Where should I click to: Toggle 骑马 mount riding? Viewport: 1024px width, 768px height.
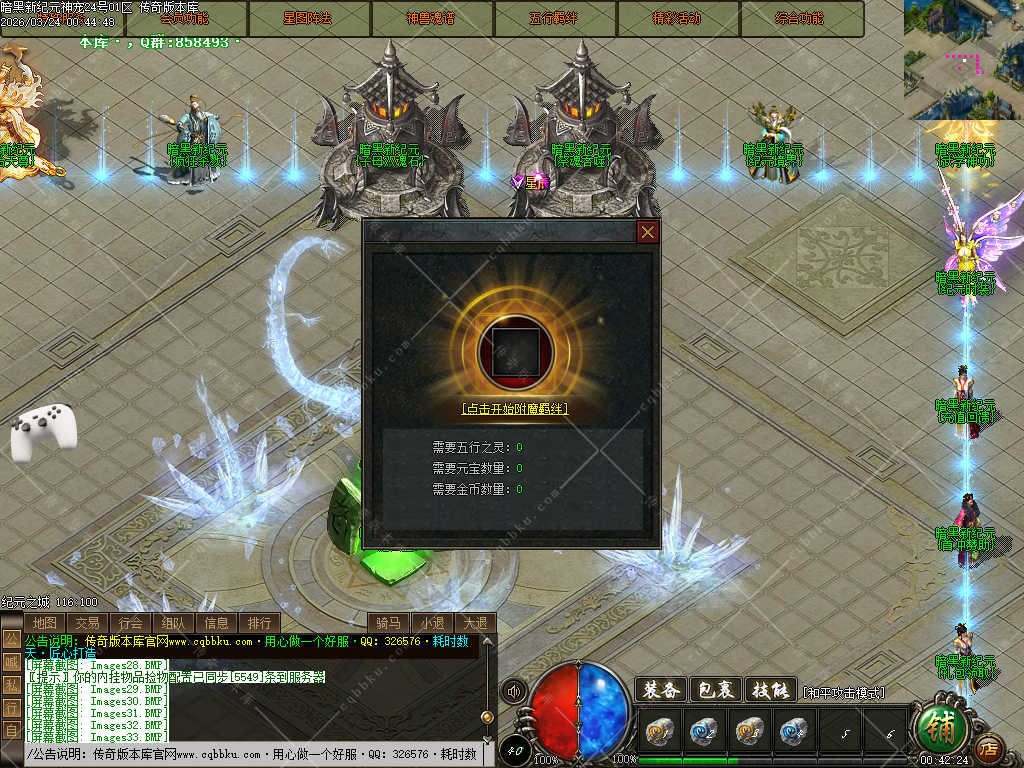click(389, 623)
